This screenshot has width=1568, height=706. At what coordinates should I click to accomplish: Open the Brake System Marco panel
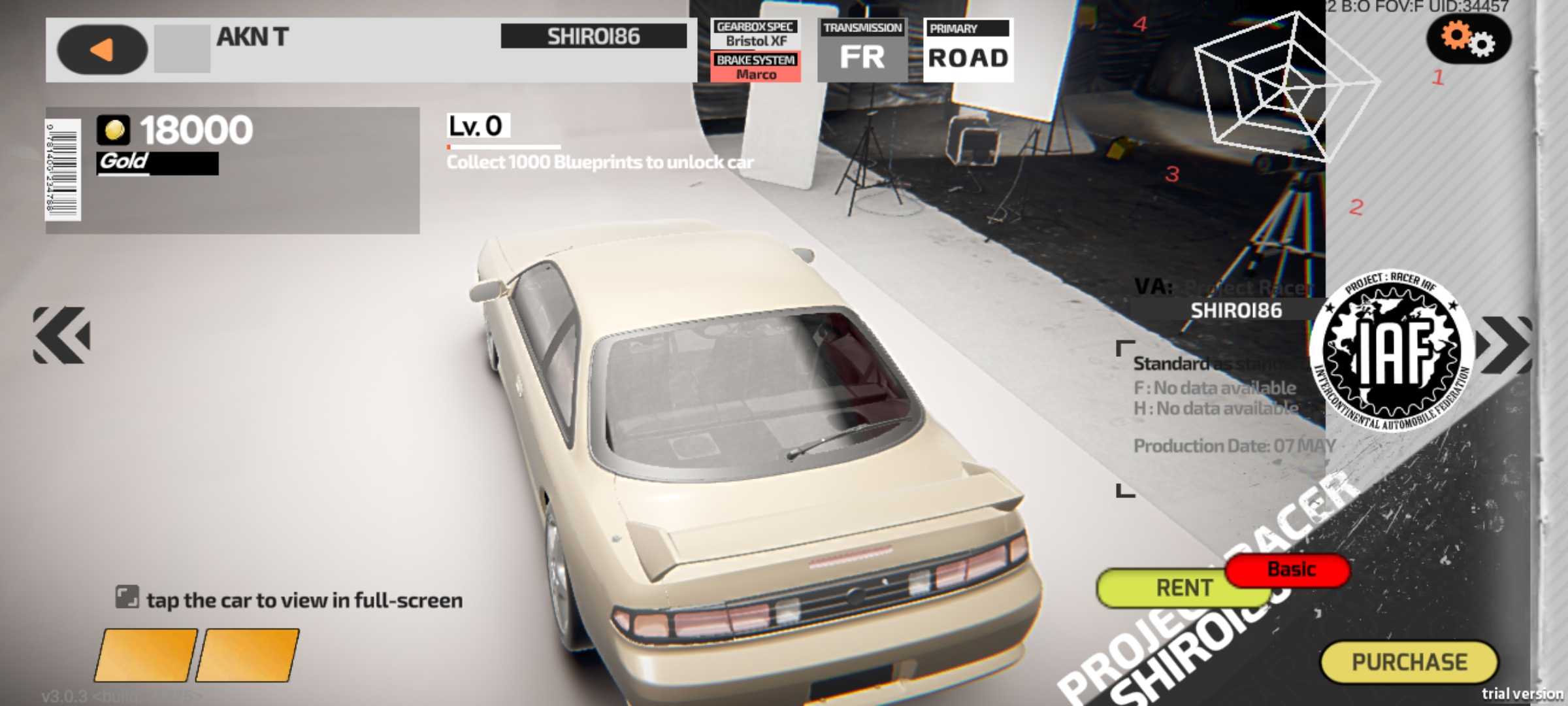(x=755, y=67)
